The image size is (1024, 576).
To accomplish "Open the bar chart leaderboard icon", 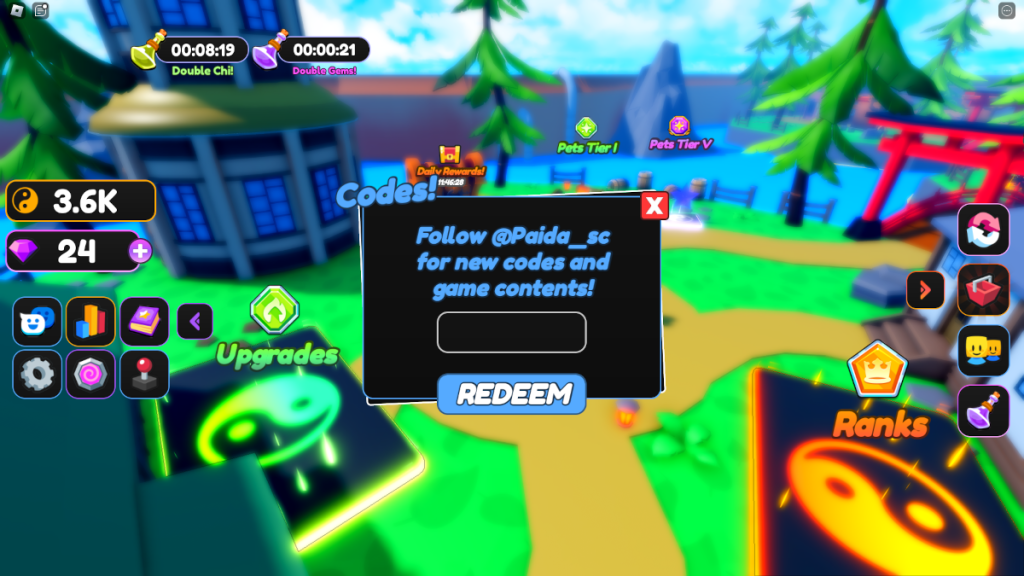I will (91, 322).
